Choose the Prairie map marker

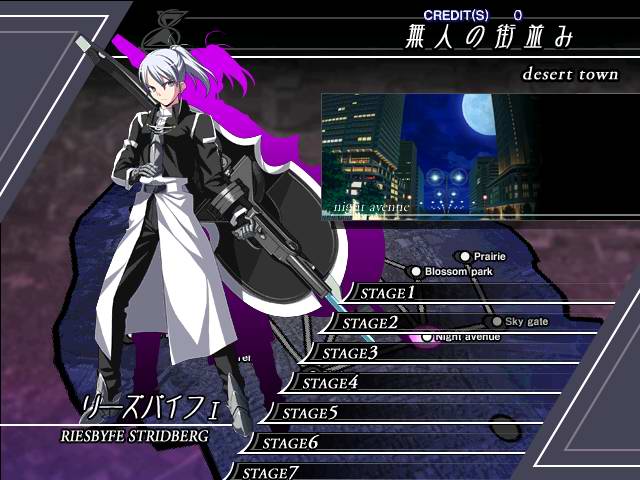[465, 257]
